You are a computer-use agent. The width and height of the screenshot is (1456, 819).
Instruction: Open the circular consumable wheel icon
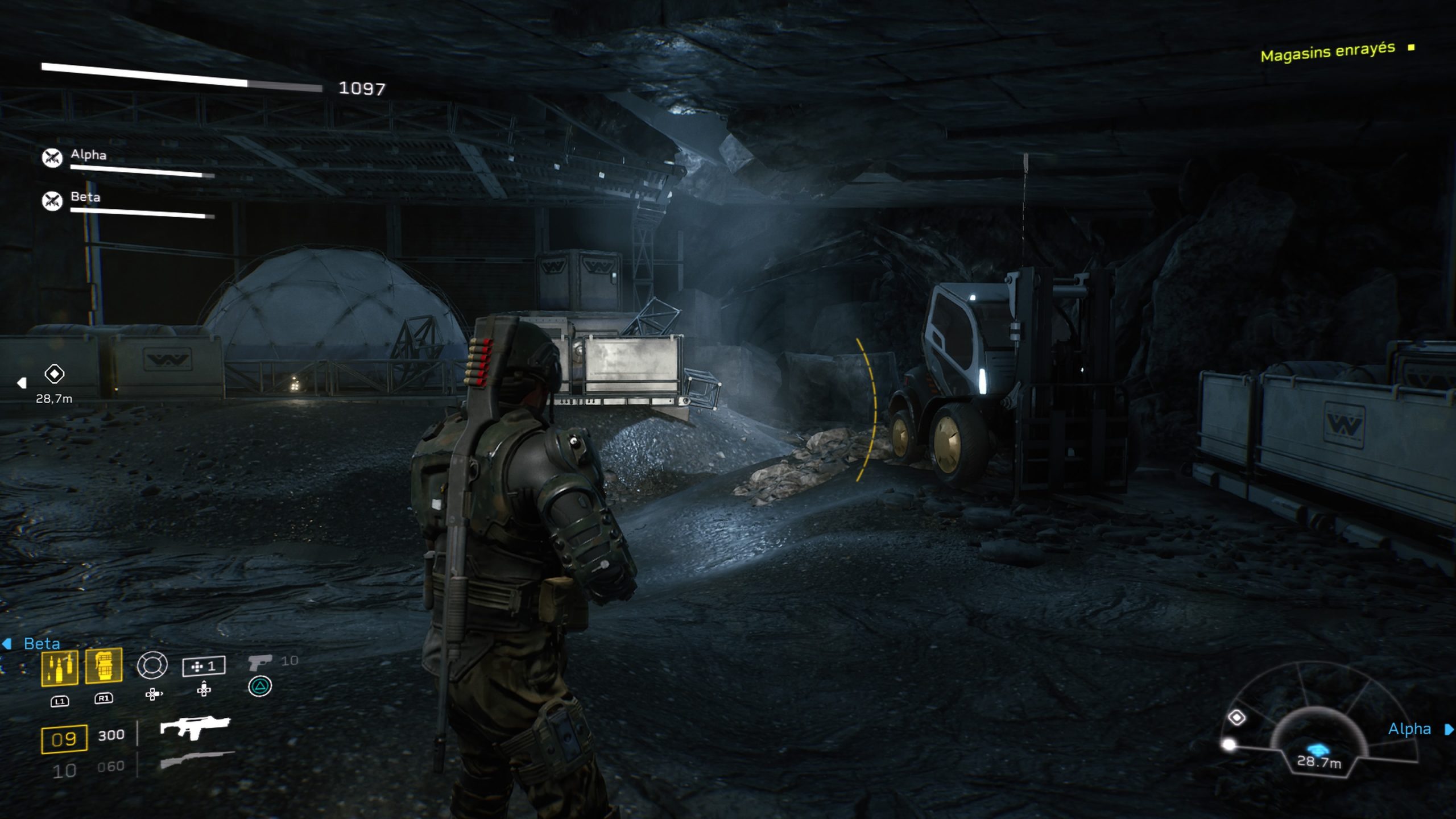point(152,665)
